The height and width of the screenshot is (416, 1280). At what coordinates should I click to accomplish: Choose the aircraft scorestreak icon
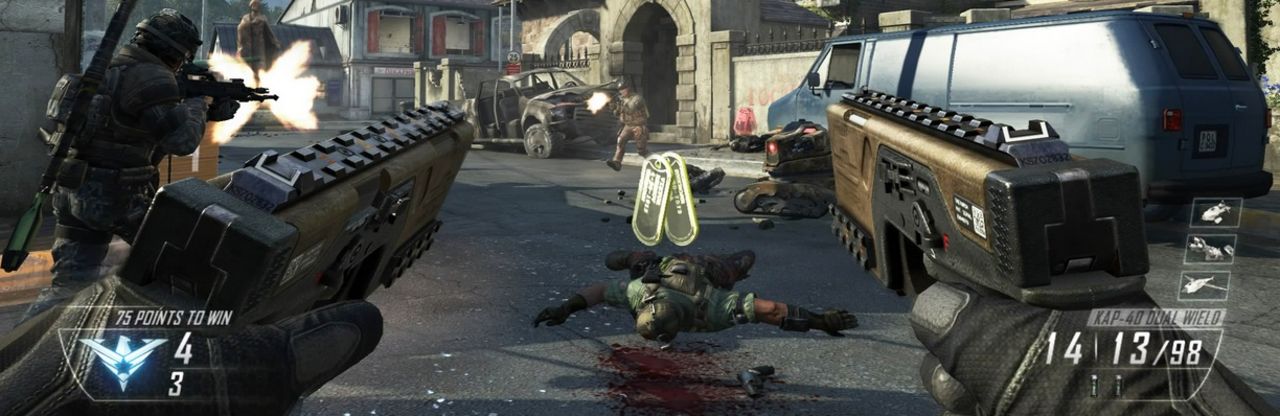coord(1203,286)
